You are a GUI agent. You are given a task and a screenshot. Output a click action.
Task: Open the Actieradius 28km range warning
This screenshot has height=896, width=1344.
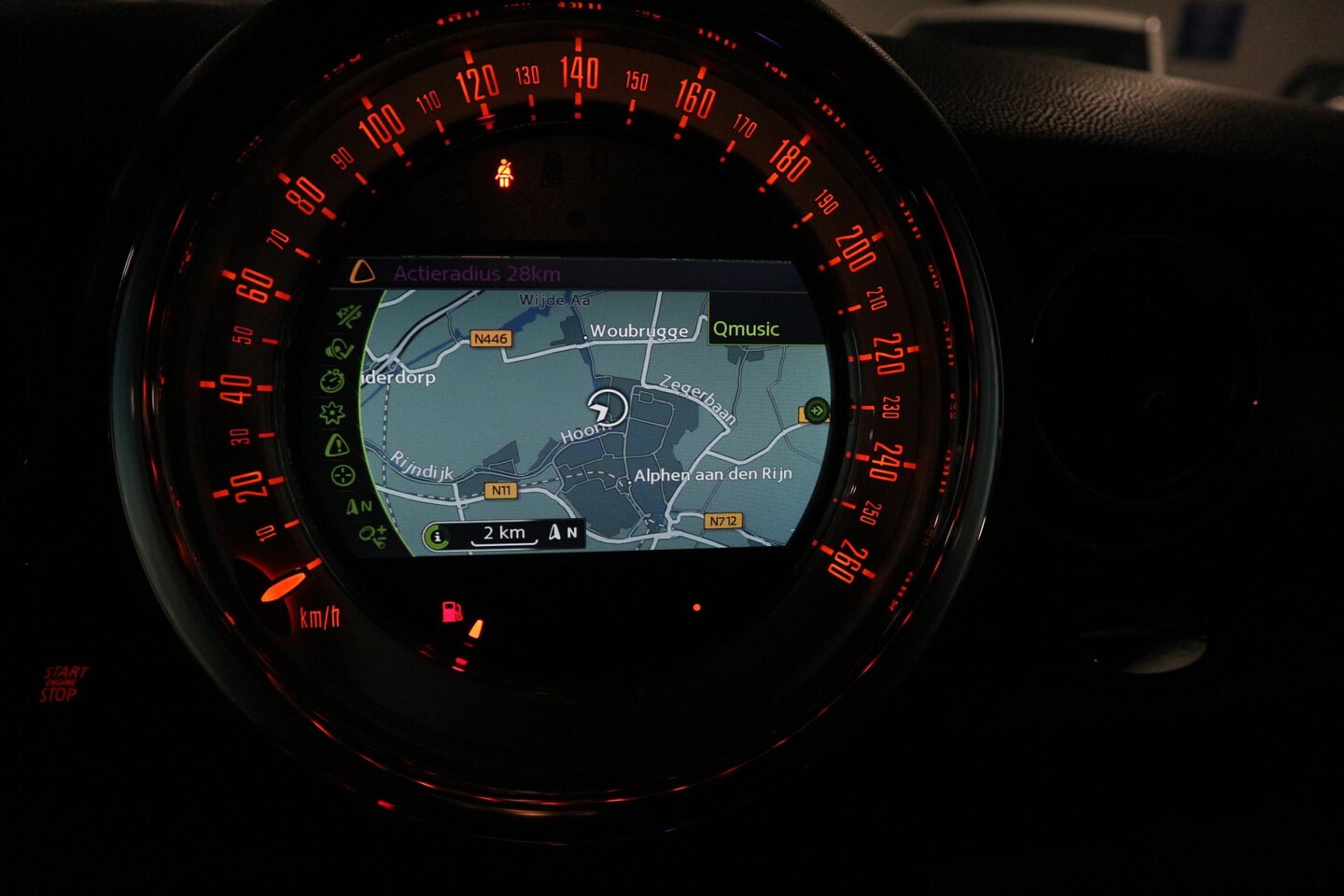pyautogui.click(x=476, y=273)
